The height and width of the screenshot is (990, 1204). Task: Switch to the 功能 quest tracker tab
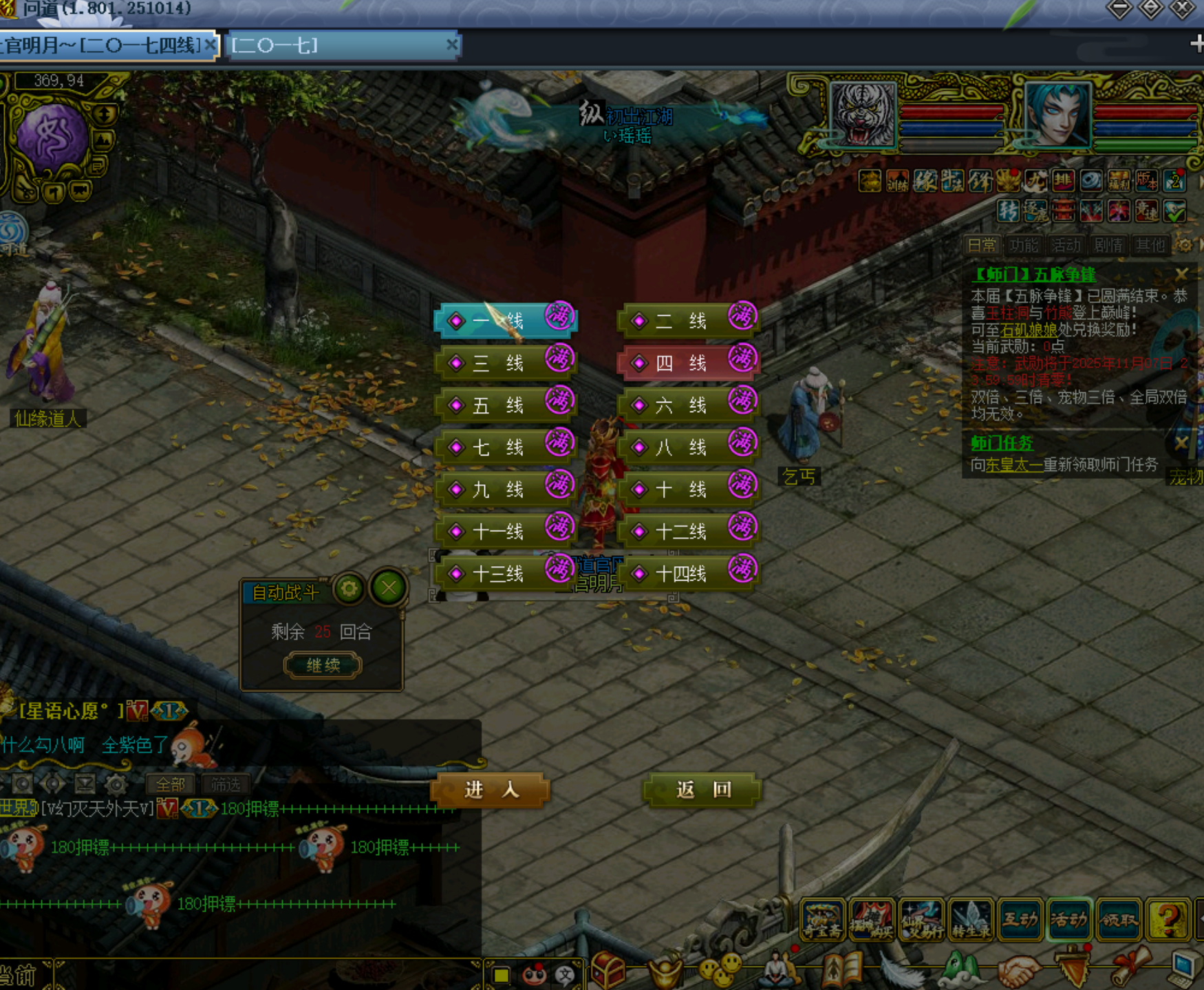click(x=1024, y=246)
